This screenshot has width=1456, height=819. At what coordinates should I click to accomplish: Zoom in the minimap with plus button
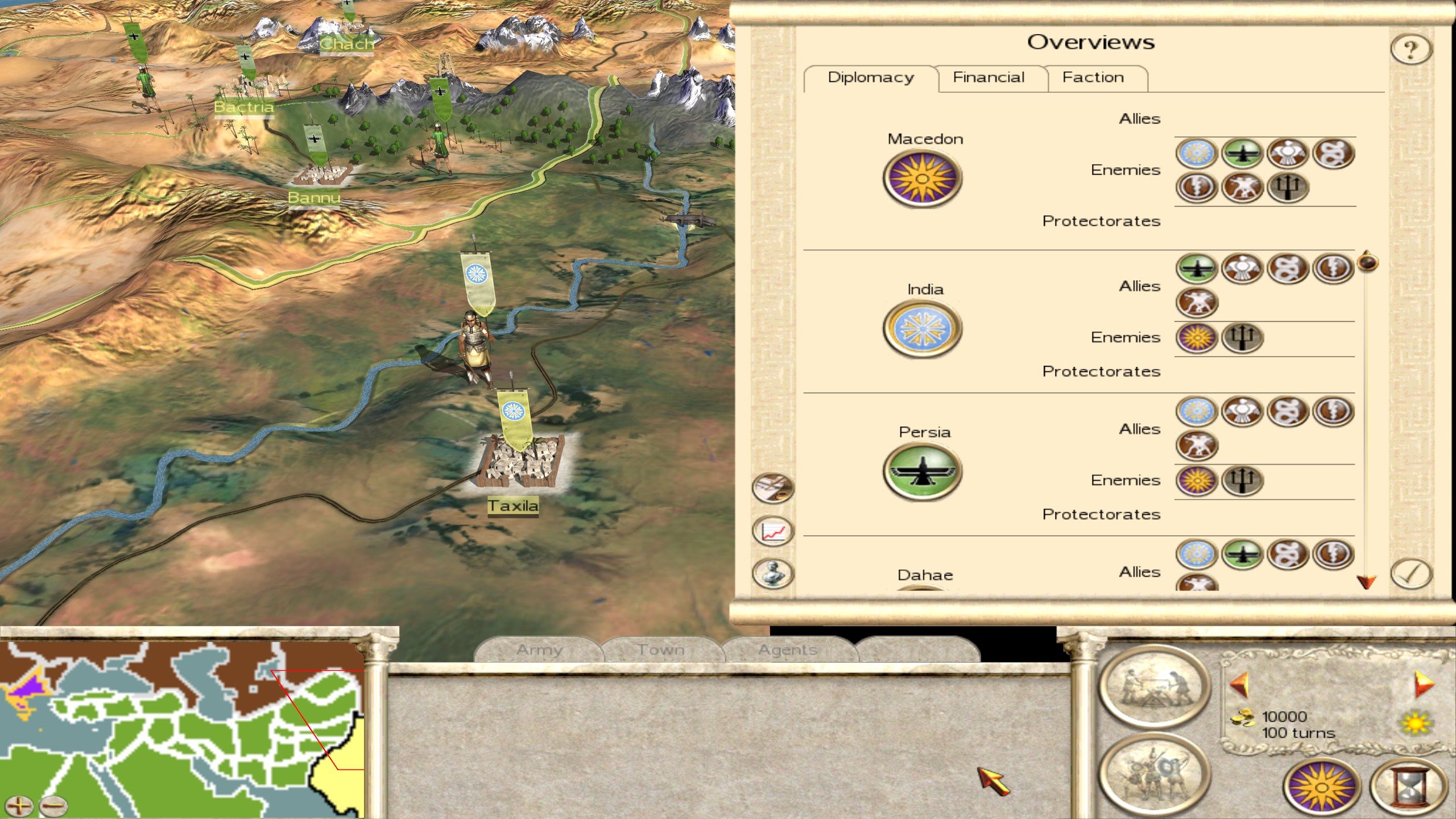pos(19,805)
